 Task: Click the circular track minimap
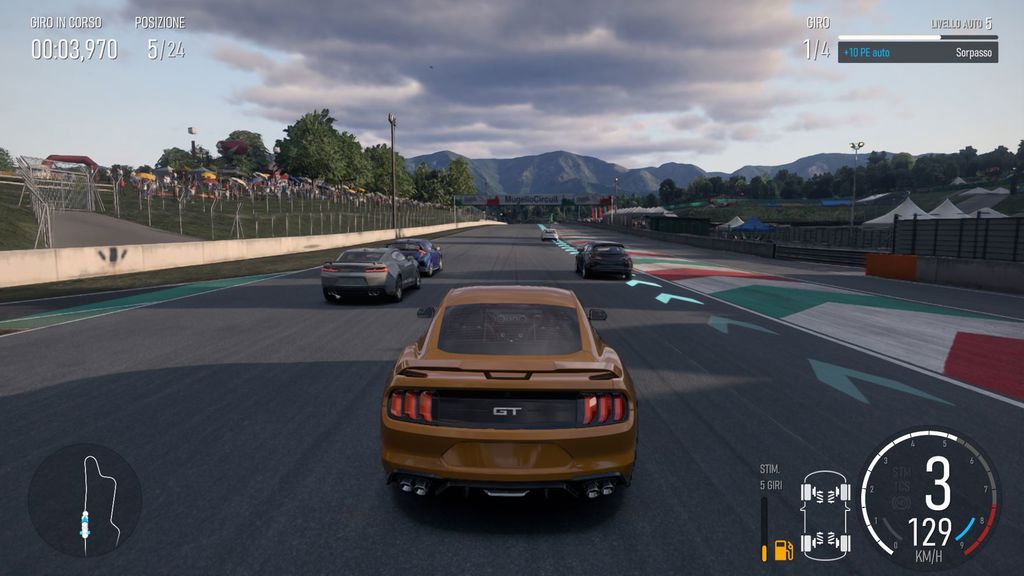point(85,500)
